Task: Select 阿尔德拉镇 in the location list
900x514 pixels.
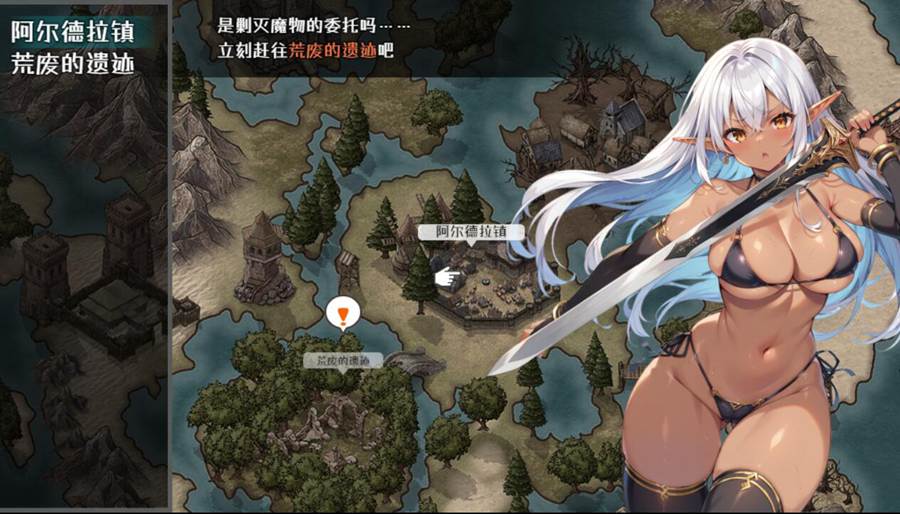Action: point(71,29)
